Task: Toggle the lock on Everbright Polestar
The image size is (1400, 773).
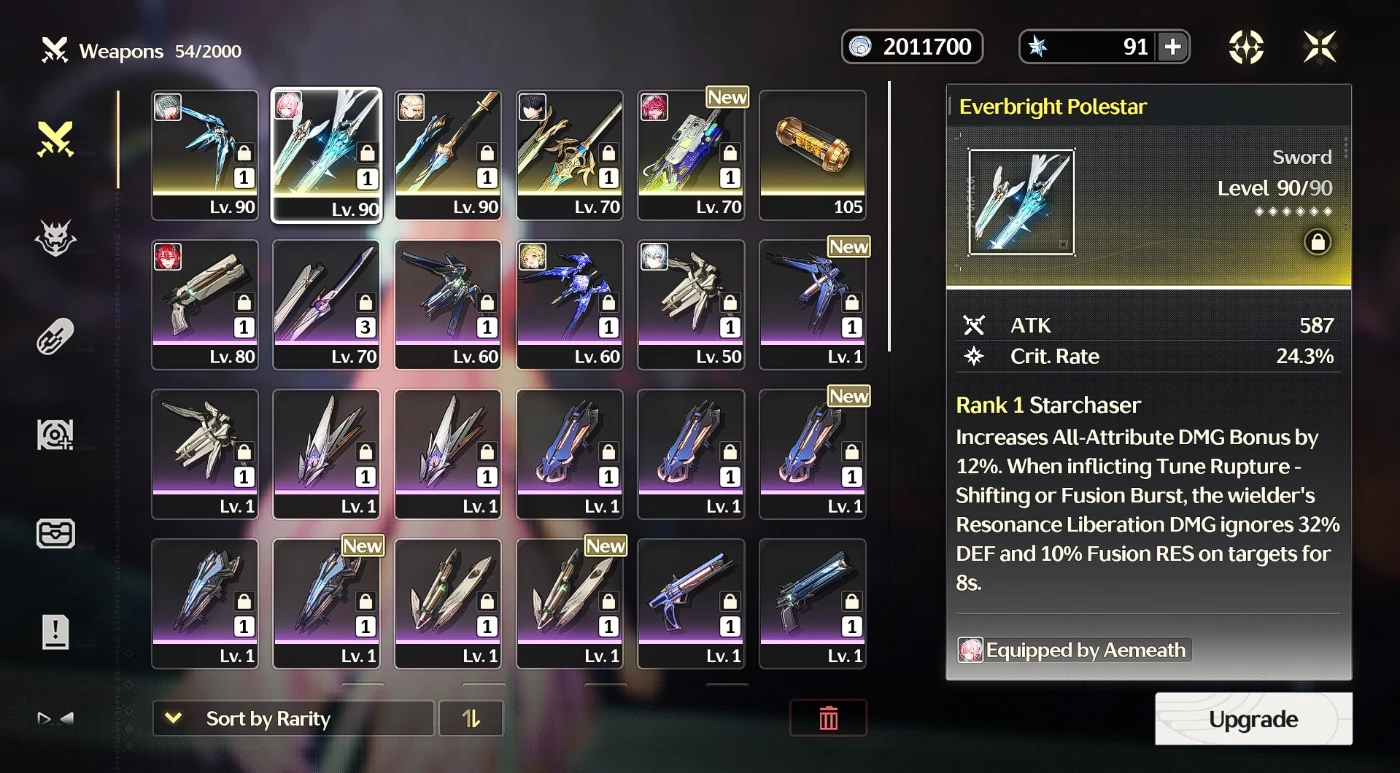Action: (x=1317, y=242)
